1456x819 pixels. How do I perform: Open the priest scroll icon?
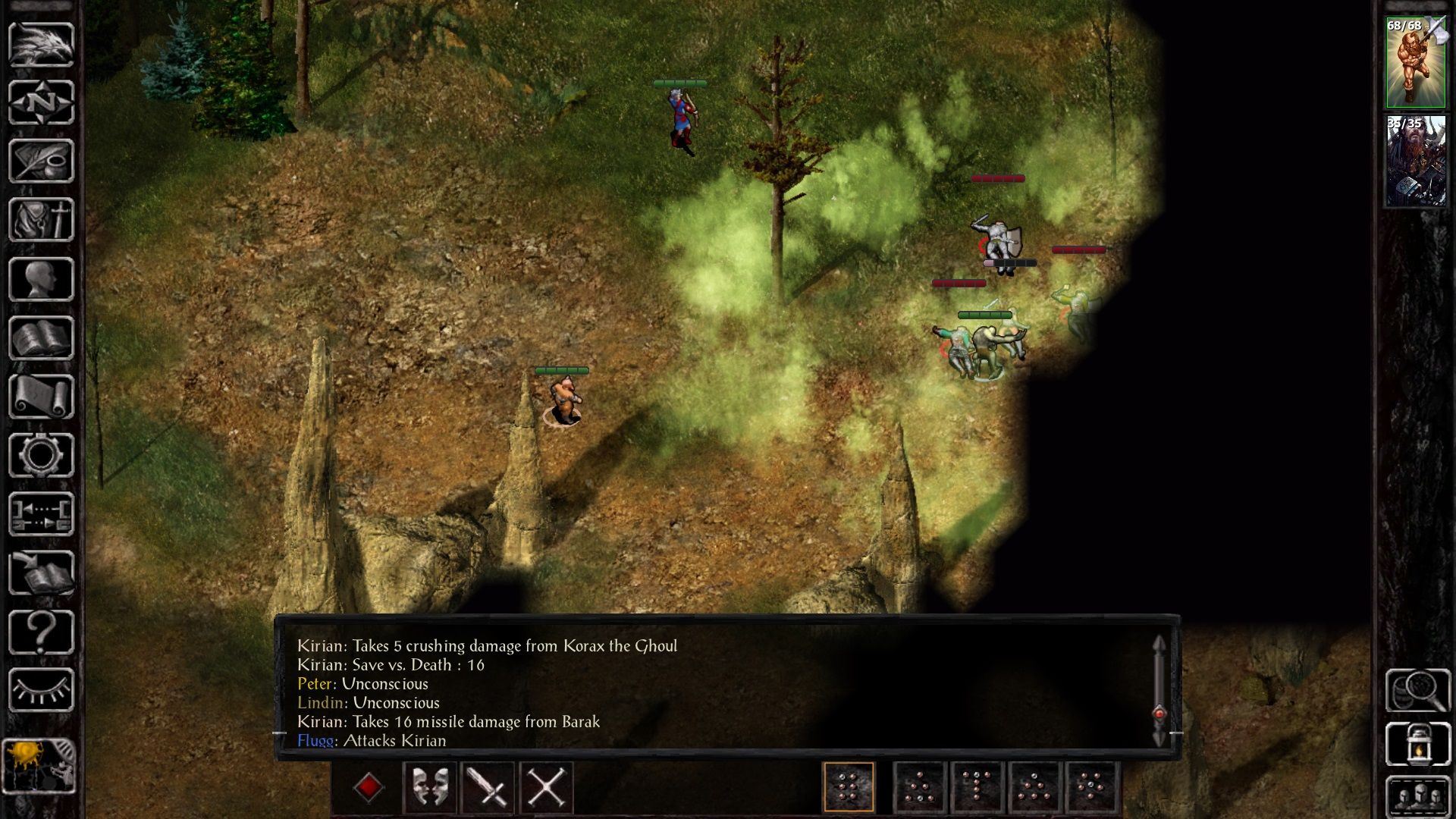click(41, 396)
